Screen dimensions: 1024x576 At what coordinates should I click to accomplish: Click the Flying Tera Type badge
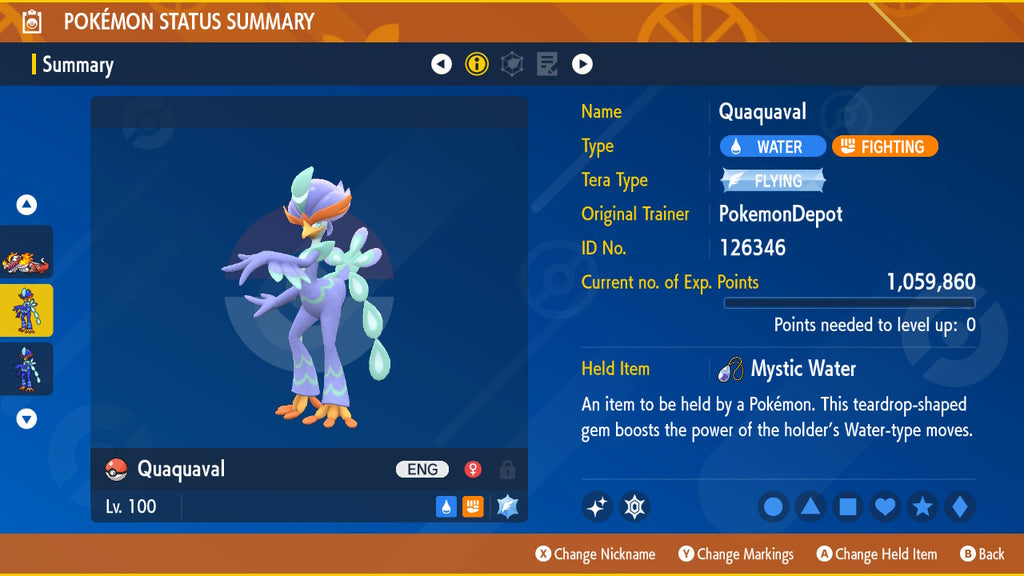click(774, 181)
